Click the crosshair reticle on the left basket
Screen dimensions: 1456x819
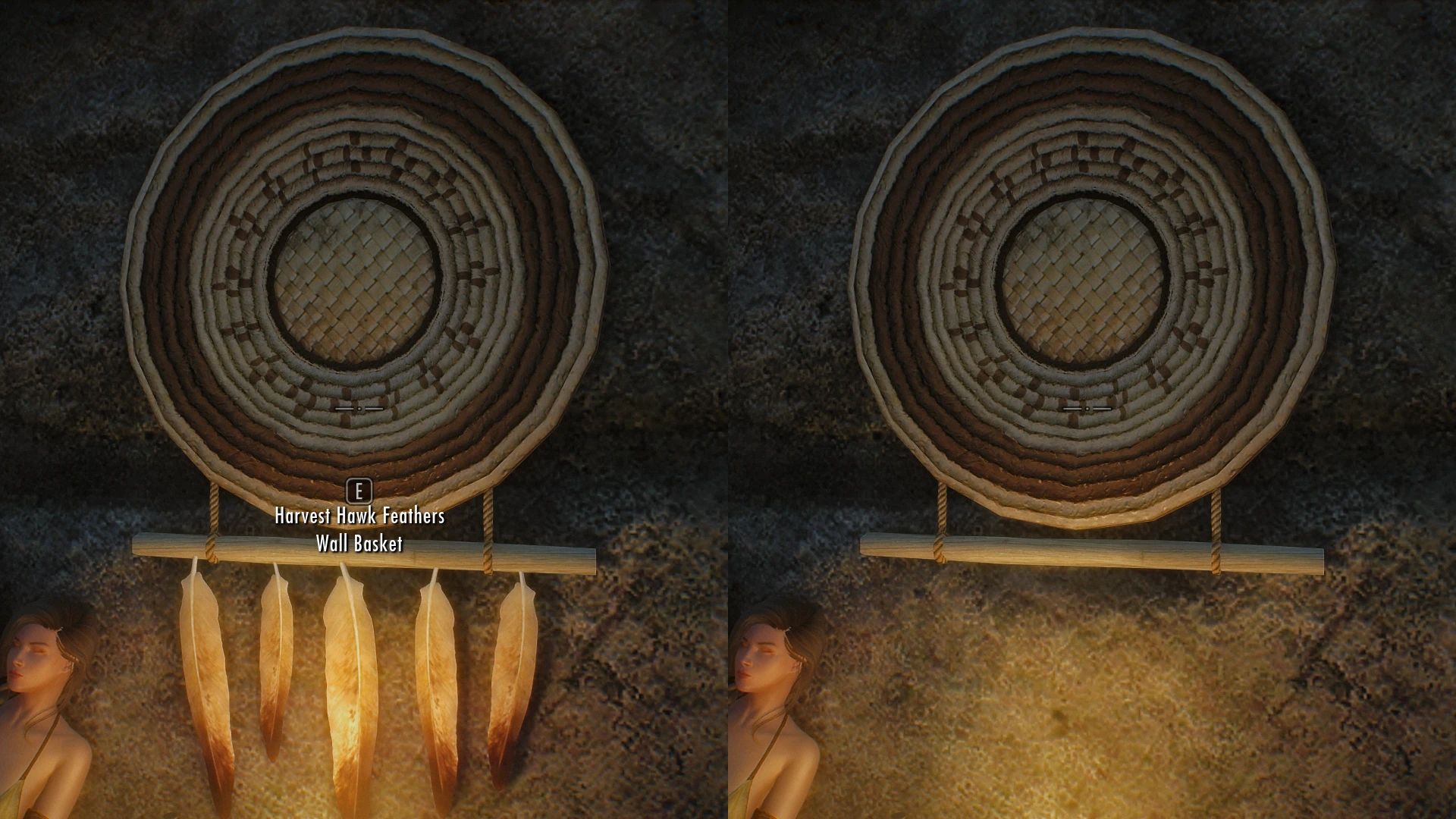[x=359, y=407]
